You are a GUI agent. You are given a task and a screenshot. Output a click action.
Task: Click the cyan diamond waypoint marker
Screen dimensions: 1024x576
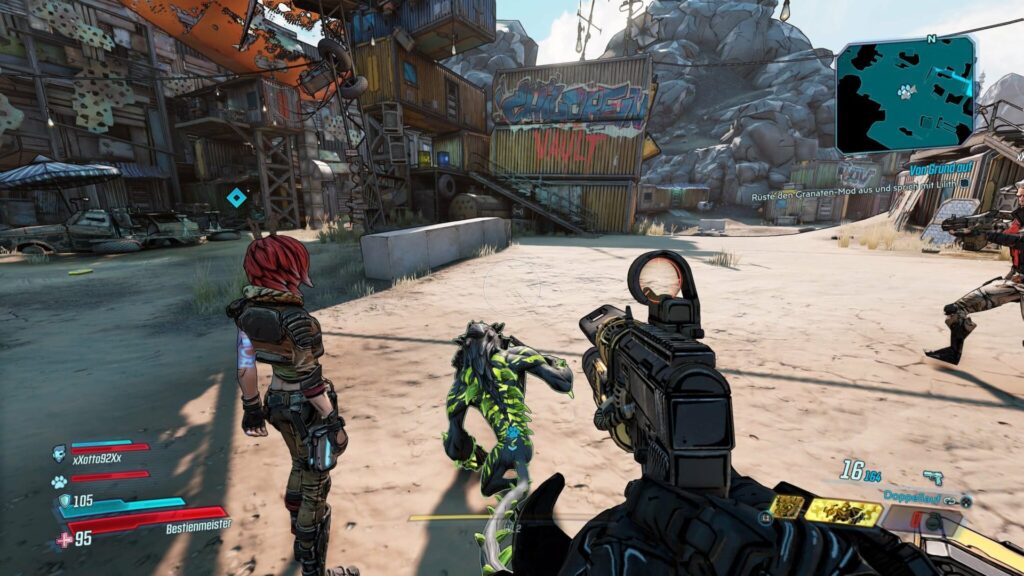pos(236,198)
